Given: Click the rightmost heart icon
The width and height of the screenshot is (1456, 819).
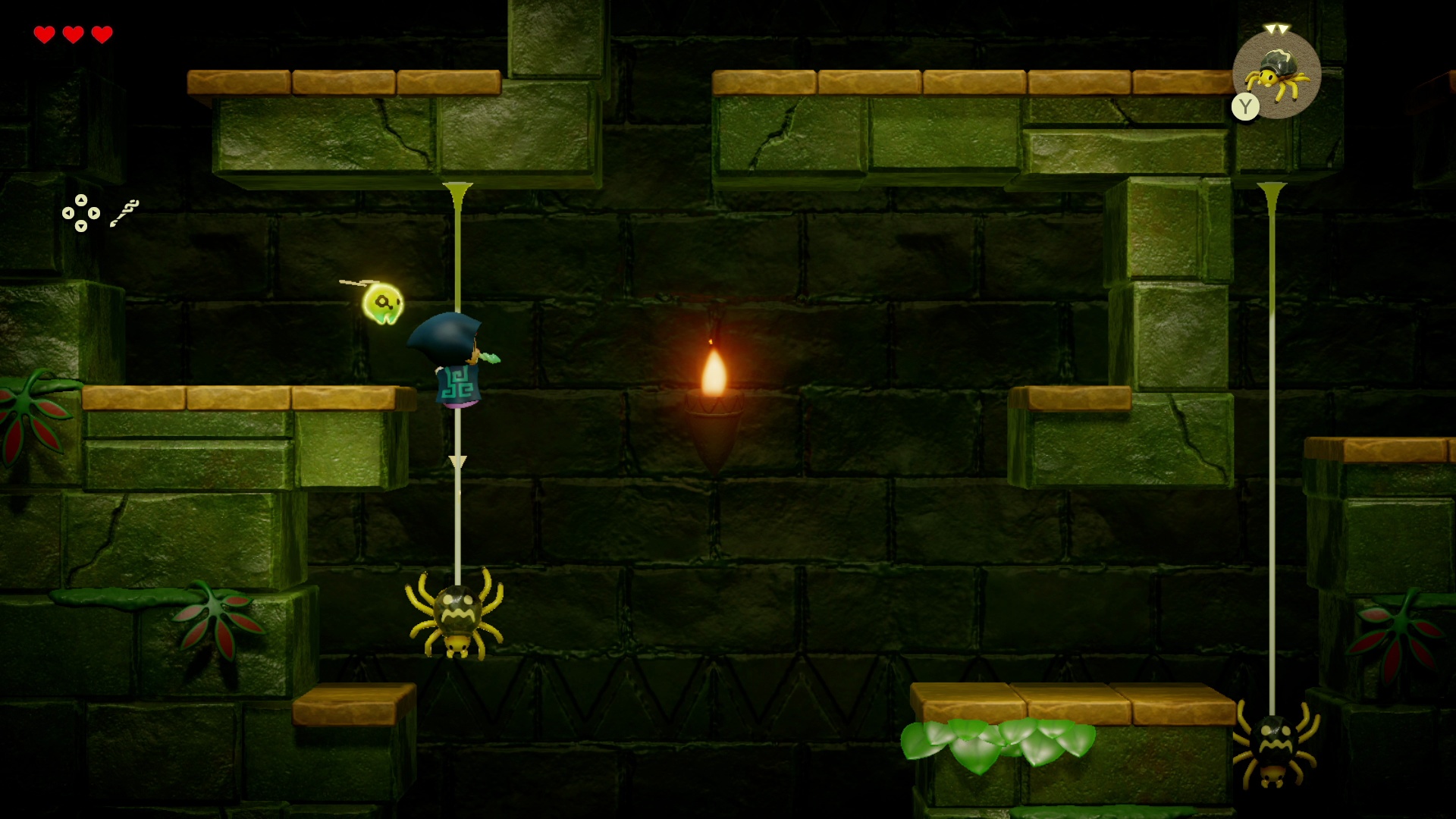Looking at the screenshot, I should pos(100,34).
